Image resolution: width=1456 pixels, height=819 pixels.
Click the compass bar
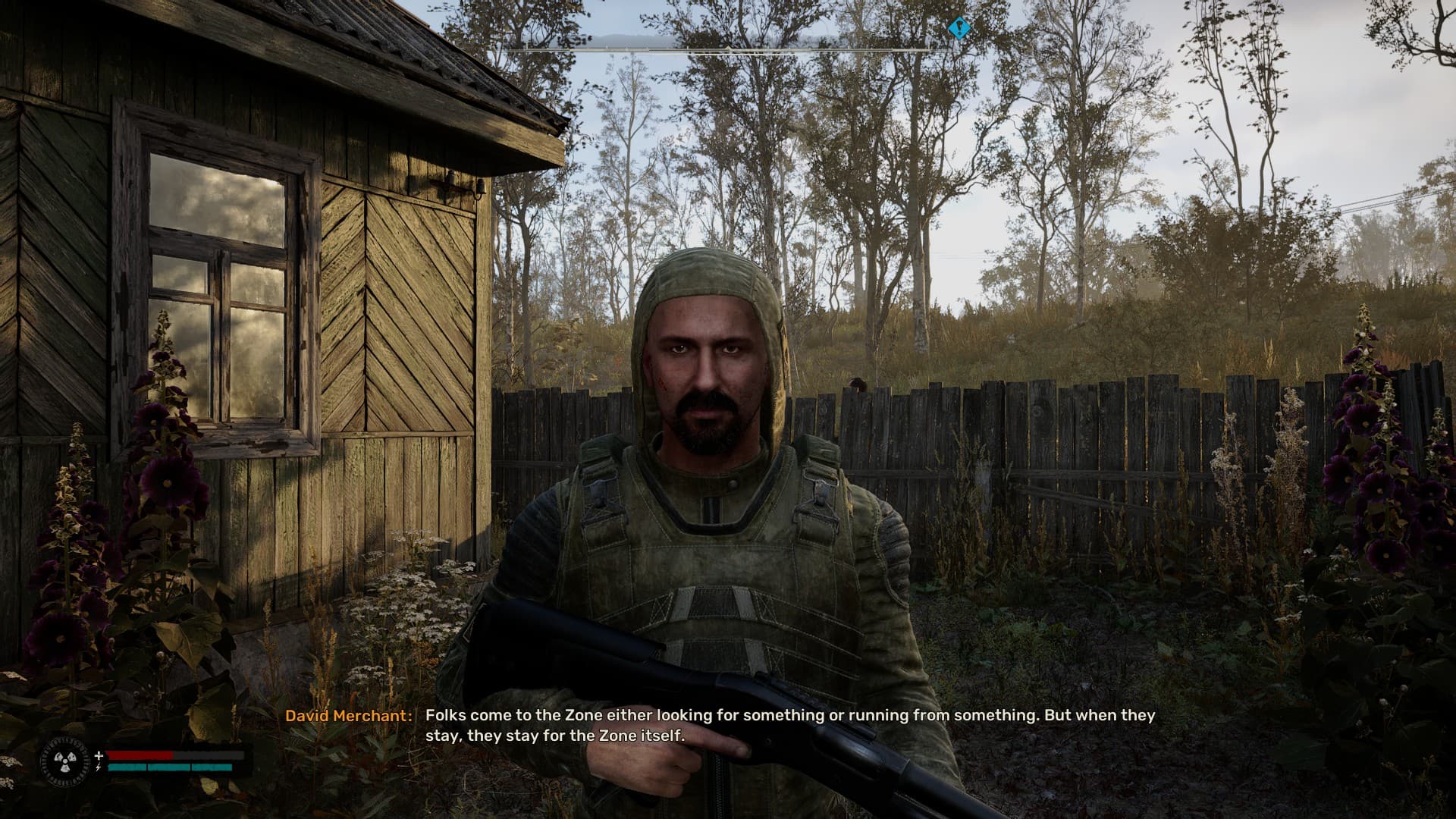726,49
